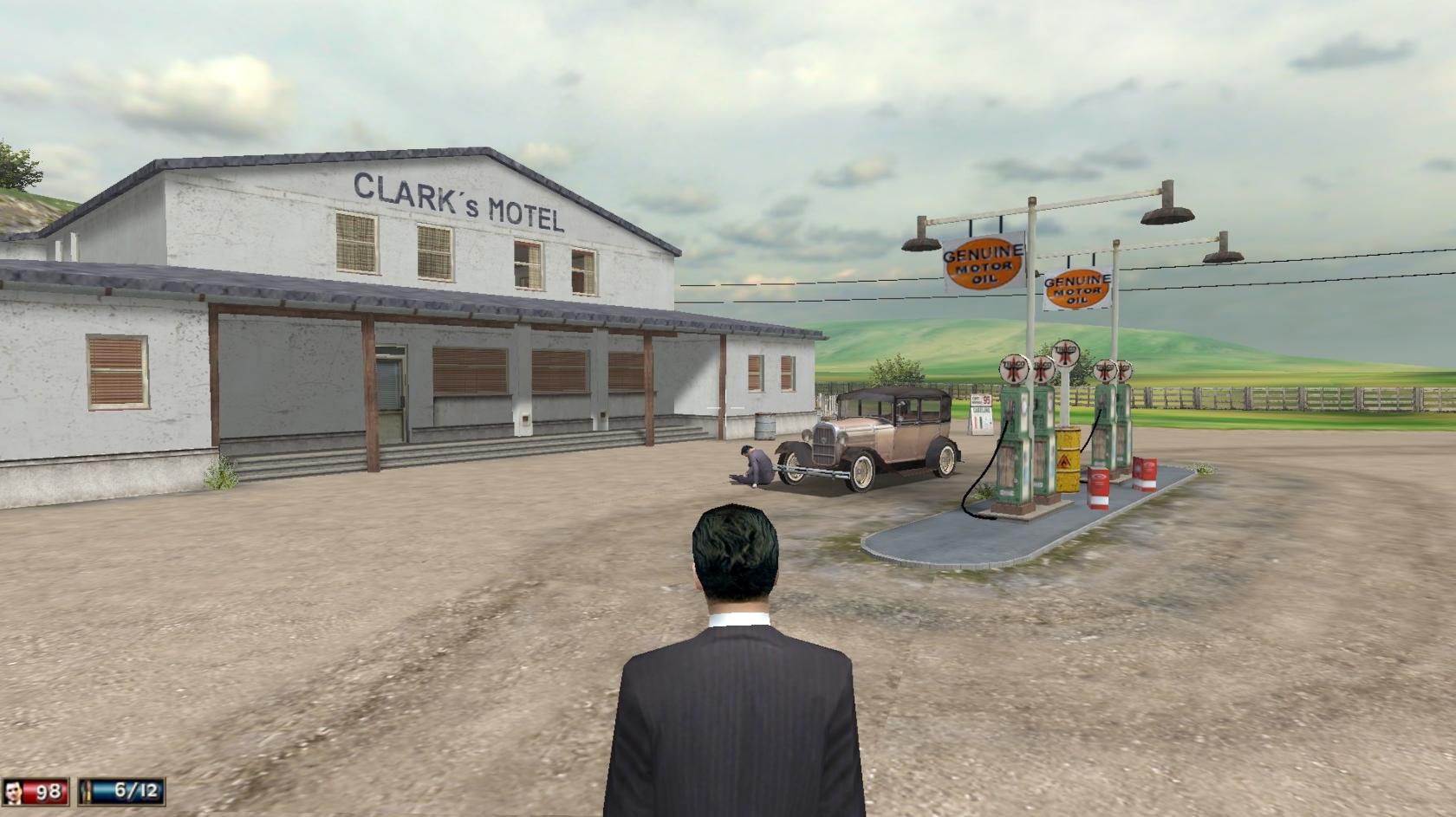This screenshot has width=1456, height=817.
Task: Select the red oil can between the pumps
Action: (1098, 487)
